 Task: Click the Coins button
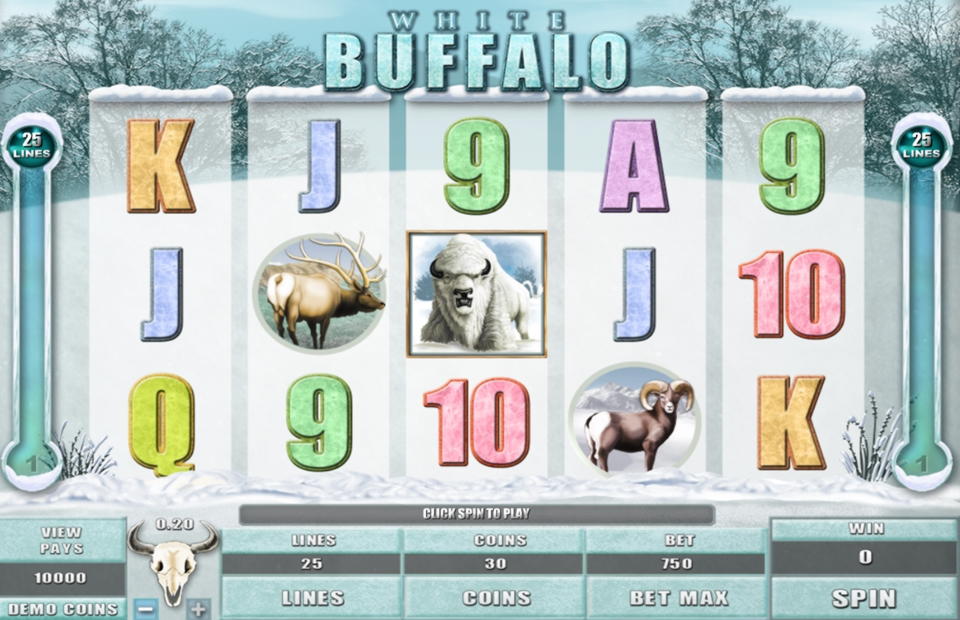495,598
